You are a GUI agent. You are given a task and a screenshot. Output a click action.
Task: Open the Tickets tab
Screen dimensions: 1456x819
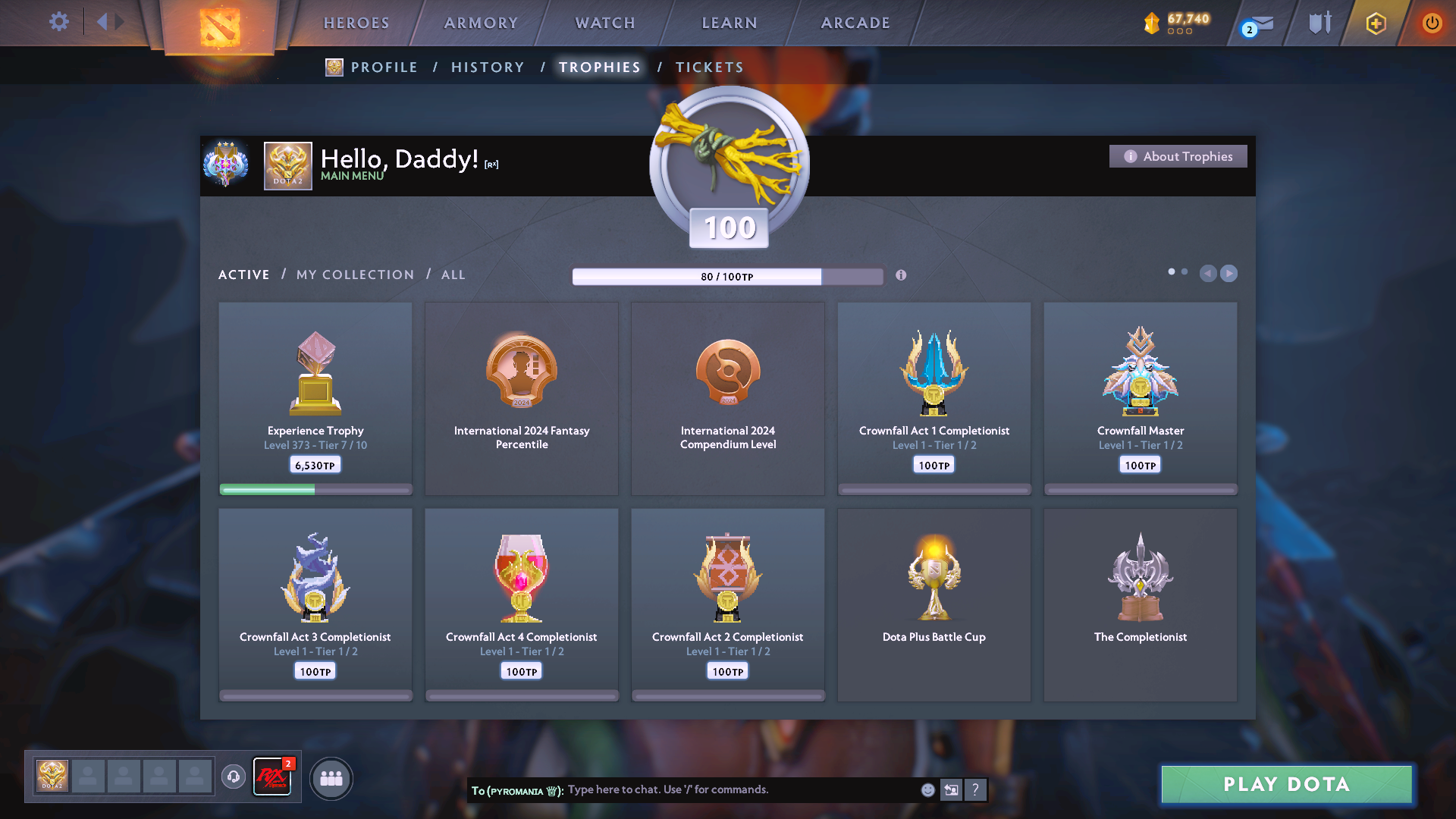tap(709, 67)
